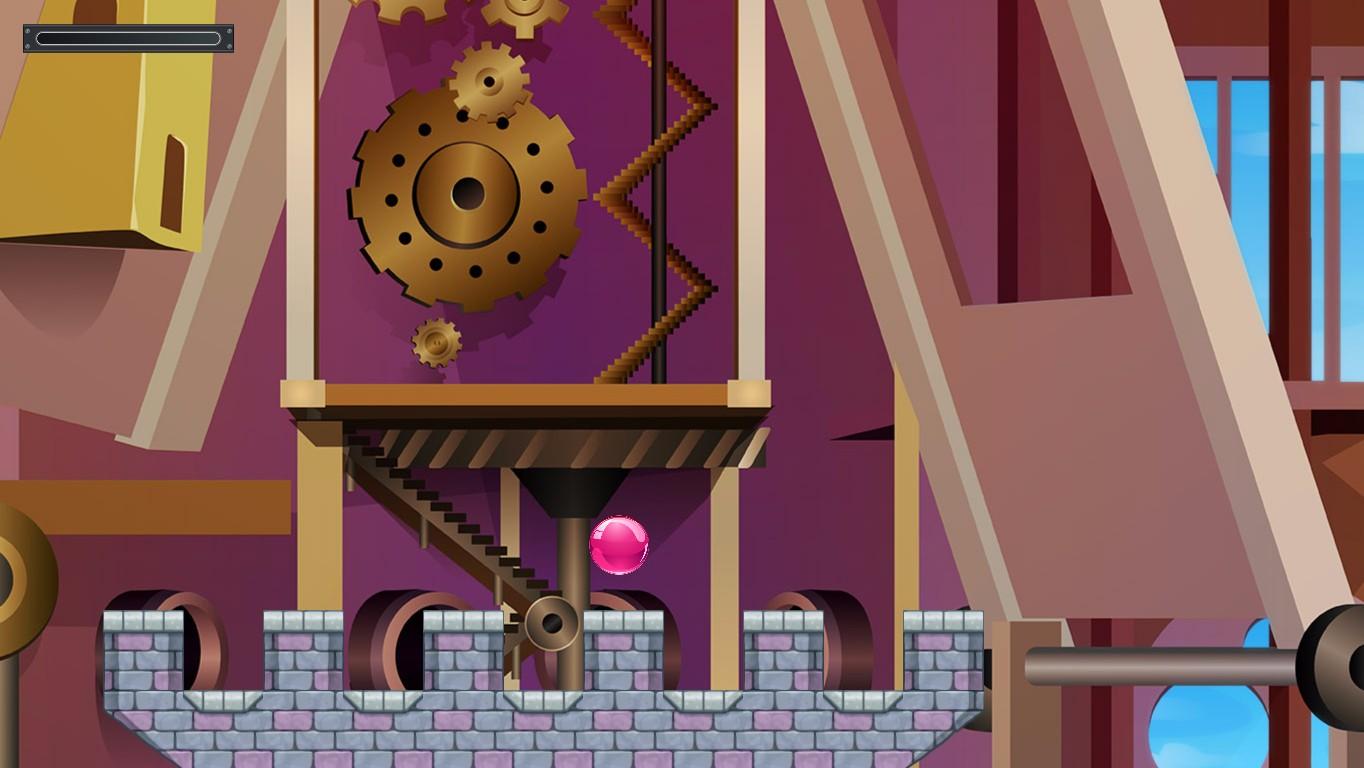Click the pink ball
Image resolution: width=1364 pixels, height=768 pixels.
(620, 546)
